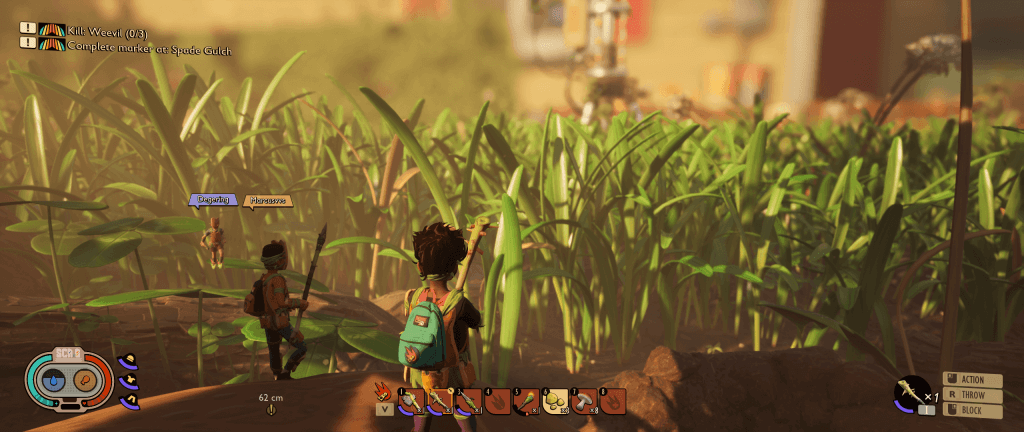Screen dimensions: 1024x432
Task: Click the chest armor durability icon
Action: (129, 381)
